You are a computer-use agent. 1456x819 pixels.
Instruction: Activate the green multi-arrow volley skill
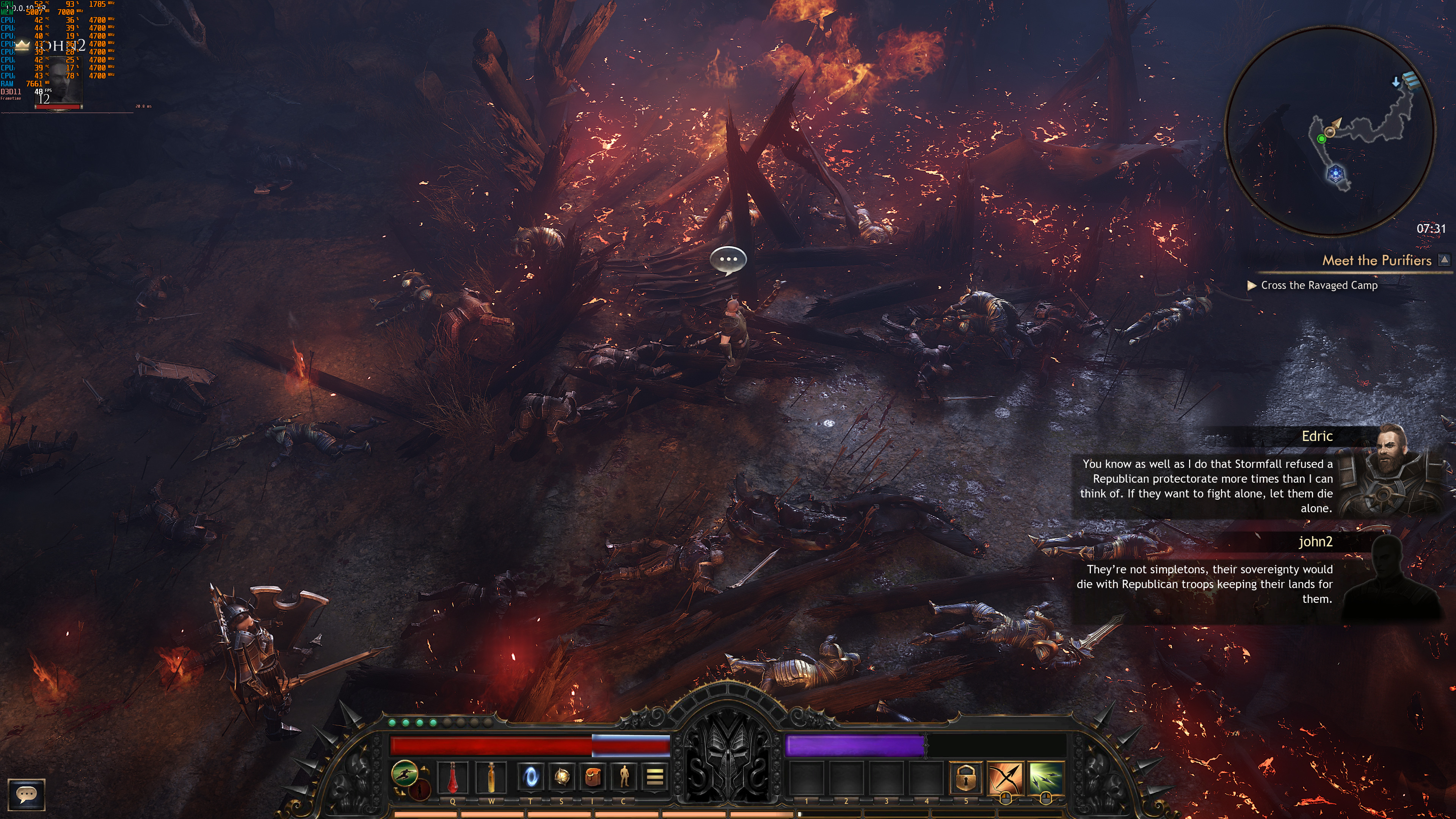pos(1045,777)
